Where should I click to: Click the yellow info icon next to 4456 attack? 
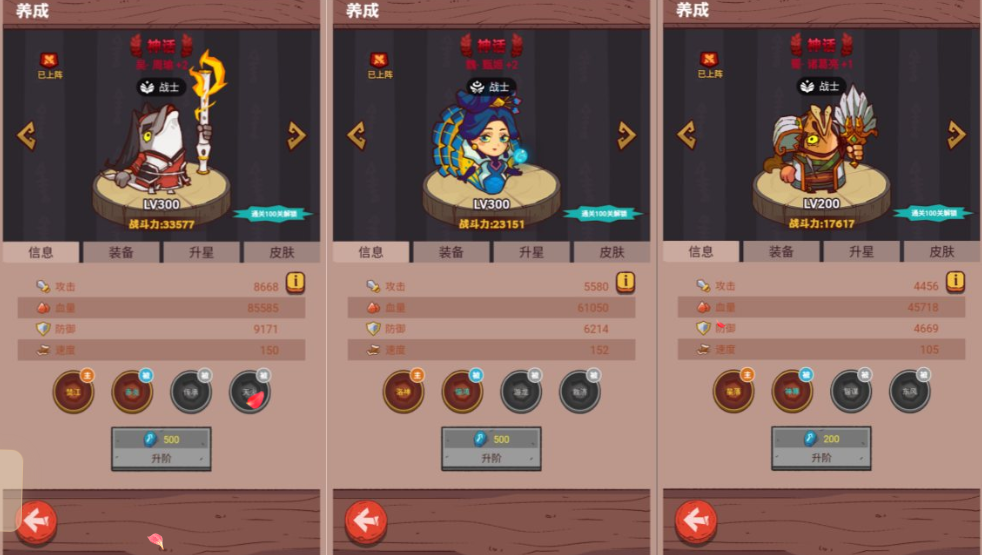click(x=955, y=281)
